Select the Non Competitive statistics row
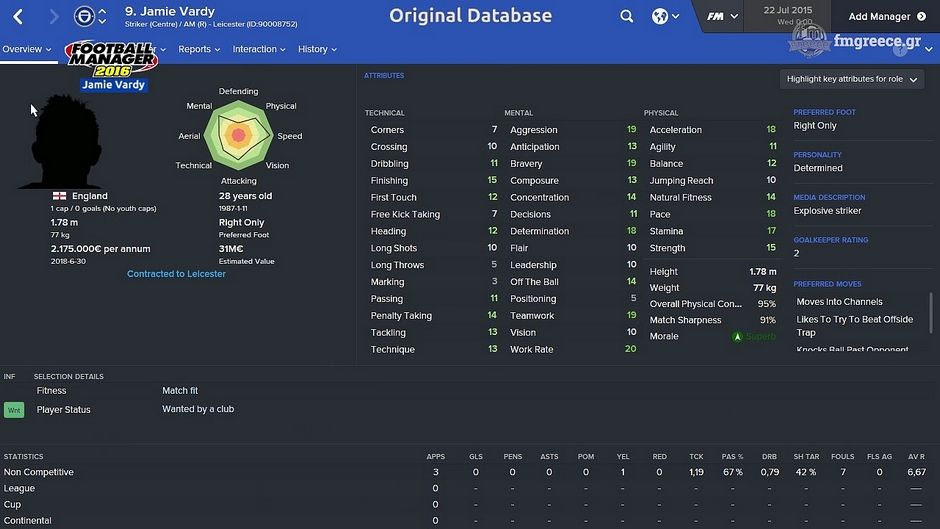The width and height of the screenshot is (940, 529). coord(39,472)
